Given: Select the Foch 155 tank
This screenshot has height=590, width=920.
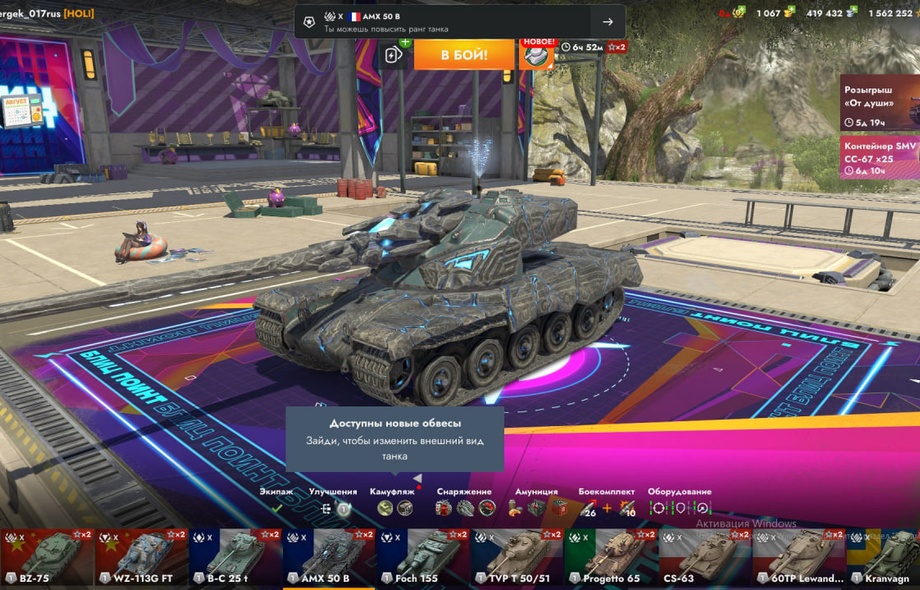Looking at the screenshot, I should [x=423, y=558].
